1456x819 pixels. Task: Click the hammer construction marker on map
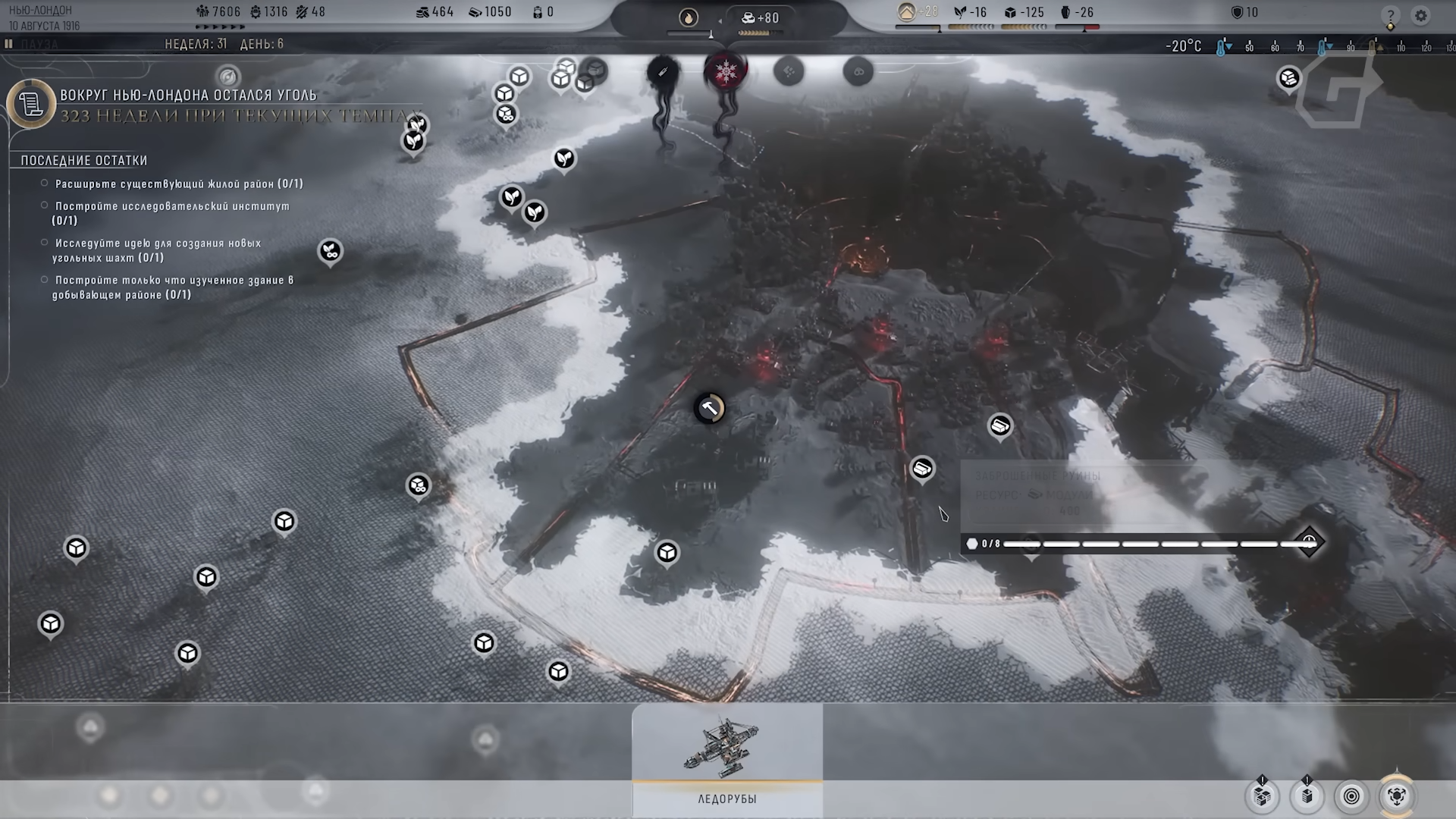(710, 409)
